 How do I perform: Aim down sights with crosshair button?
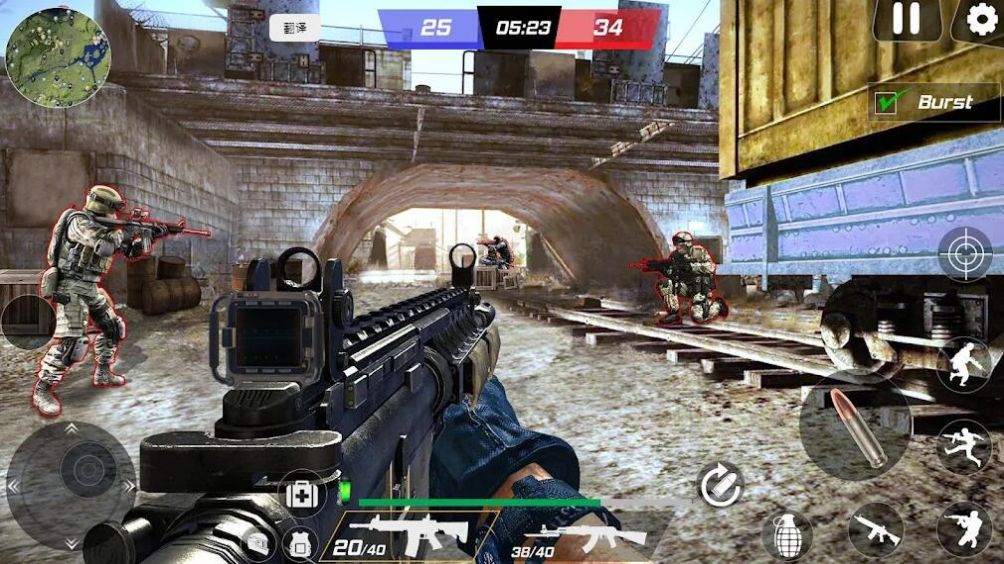964,254
